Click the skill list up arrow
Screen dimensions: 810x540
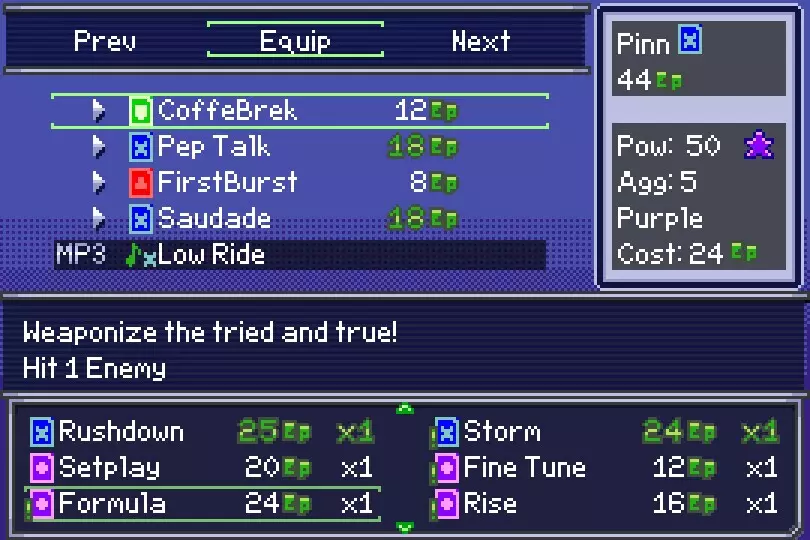[405, 408]
